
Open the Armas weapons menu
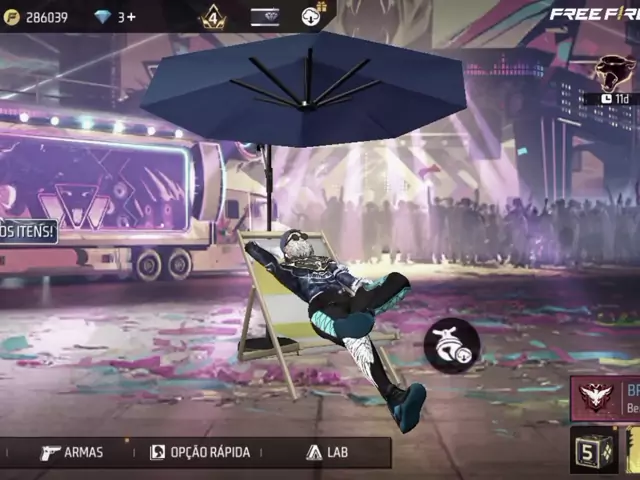(x=72, y=452)
